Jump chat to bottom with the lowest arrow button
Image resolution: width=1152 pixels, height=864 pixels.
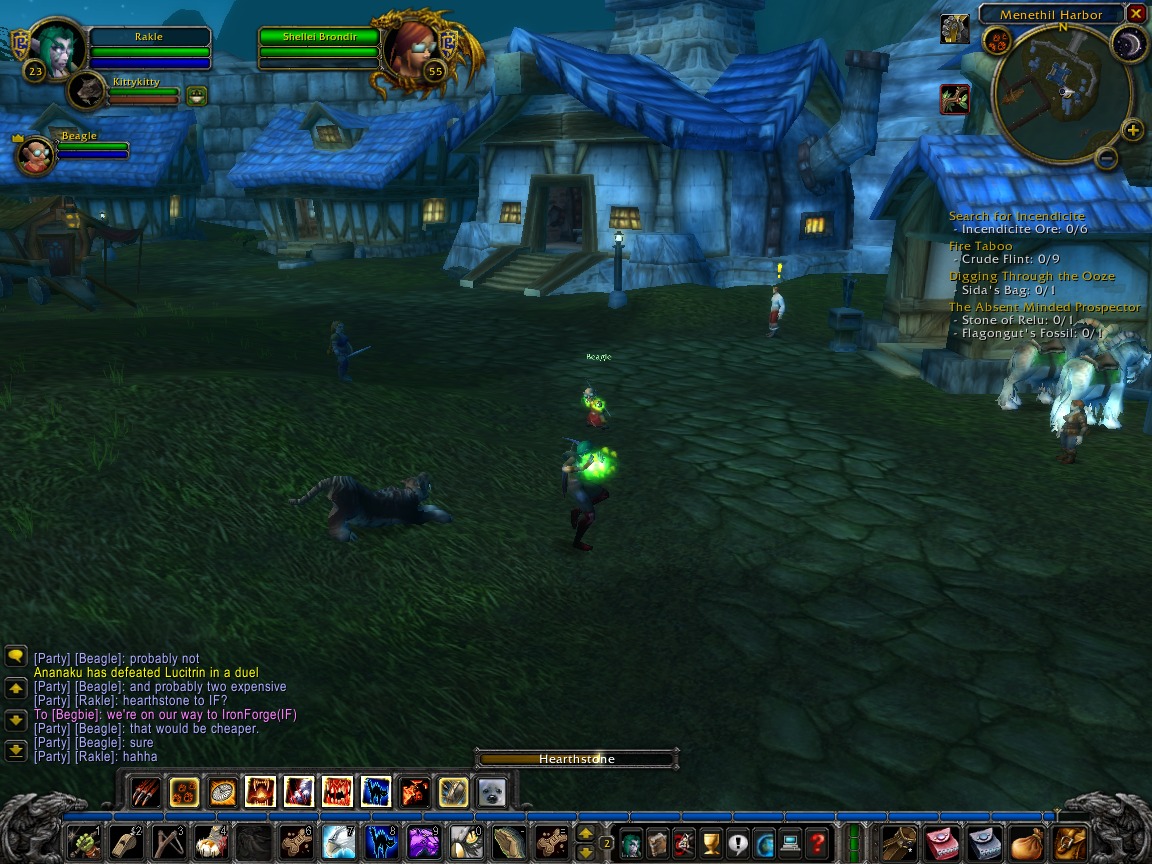(x=16, y=750)
